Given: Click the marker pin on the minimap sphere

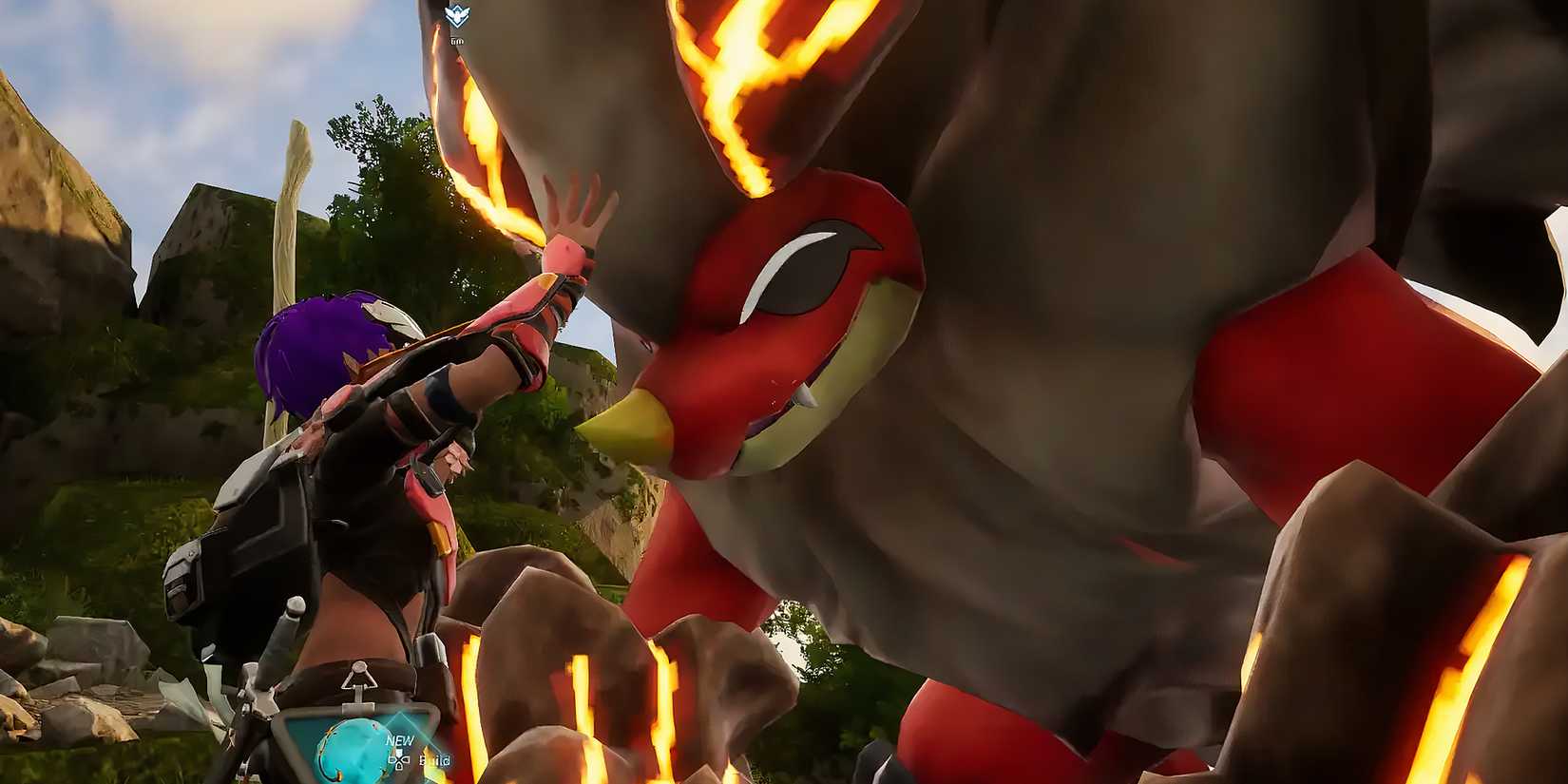Looking at the screenshot, I should [x=339, y=774].
